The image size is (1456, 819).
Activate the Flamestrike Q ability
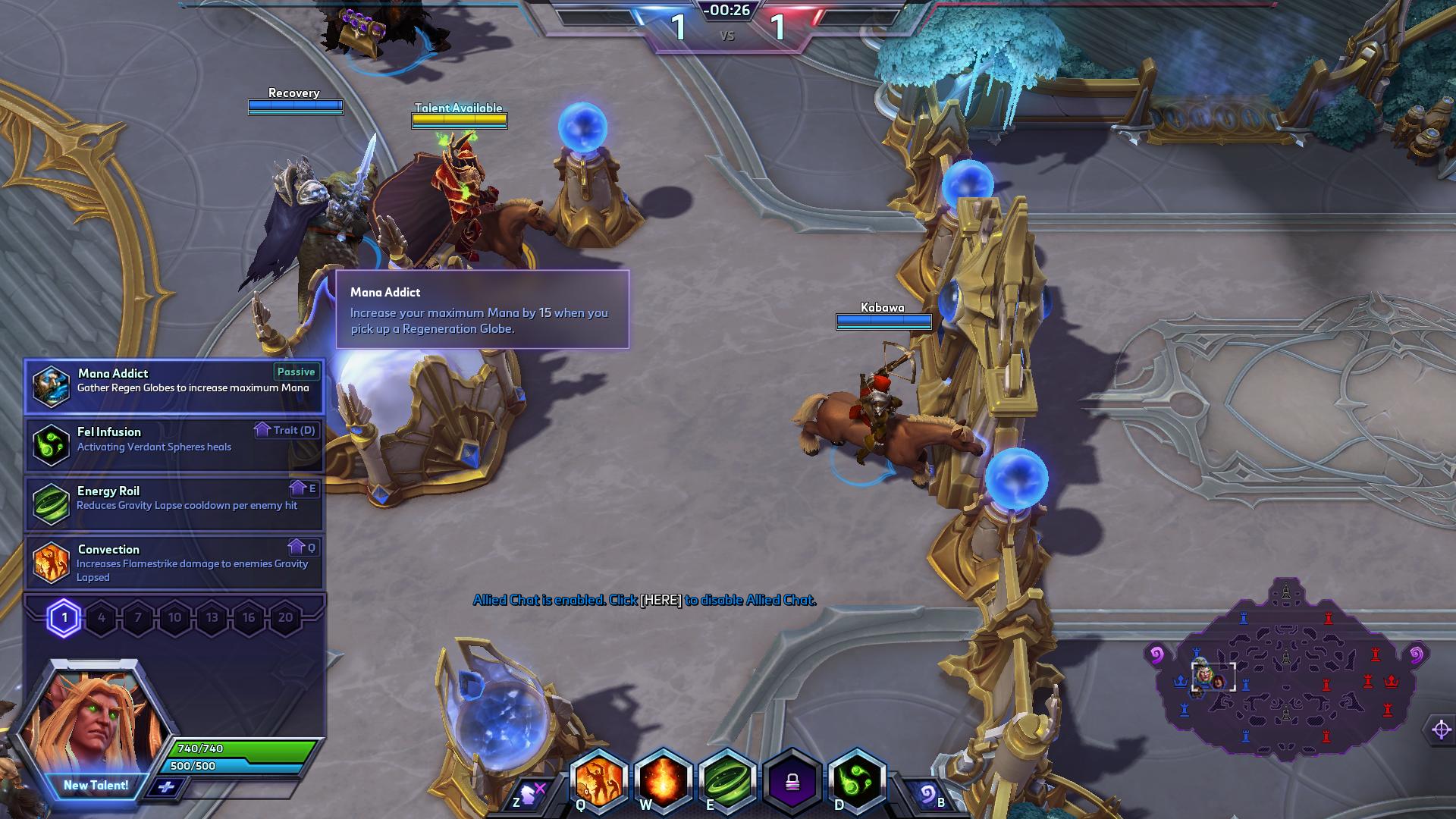pos(599,781)
